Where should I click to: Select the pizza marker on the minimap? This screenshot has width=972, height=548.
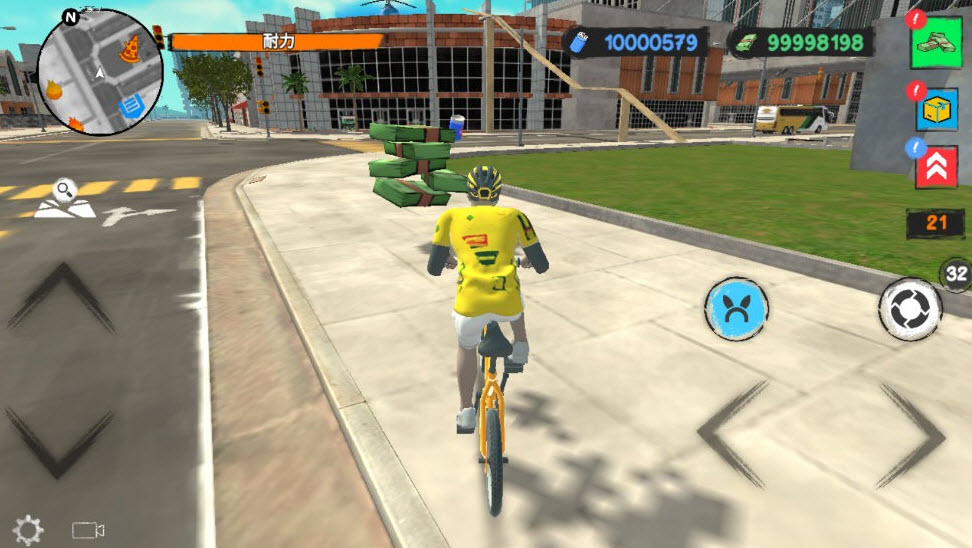(130, 47)
